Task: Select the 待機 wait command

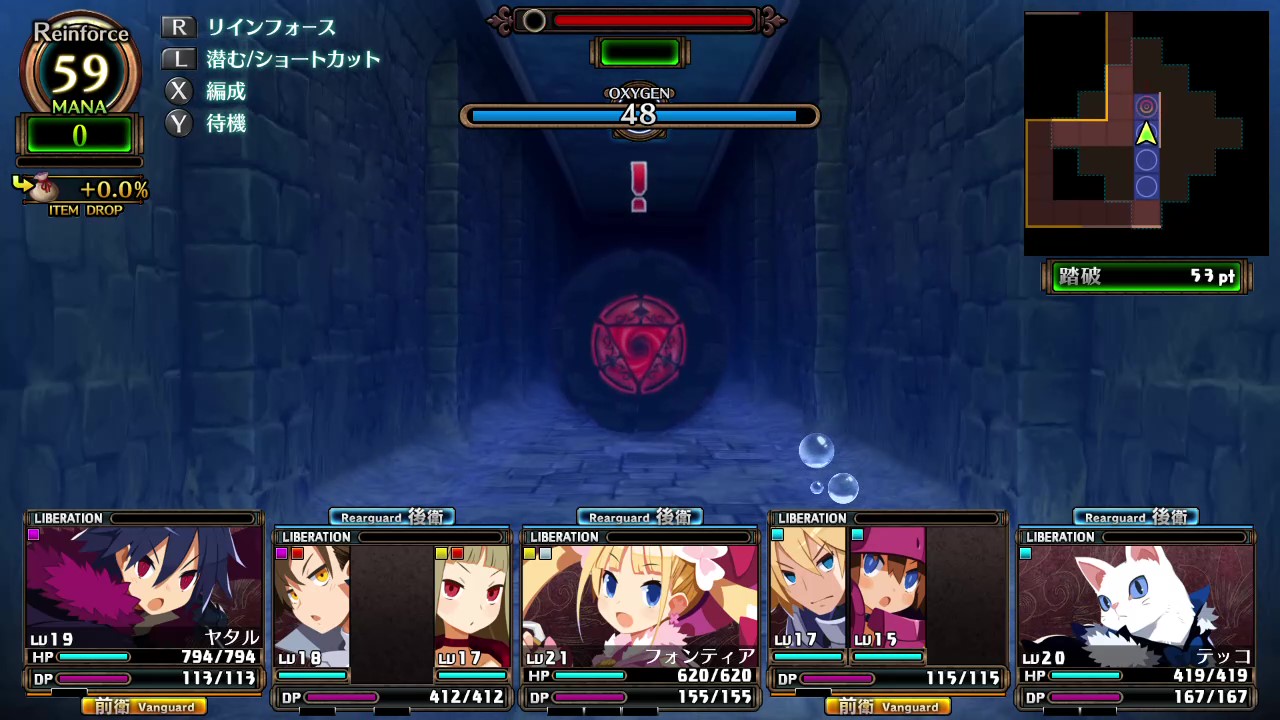Action: pos(178,124)
